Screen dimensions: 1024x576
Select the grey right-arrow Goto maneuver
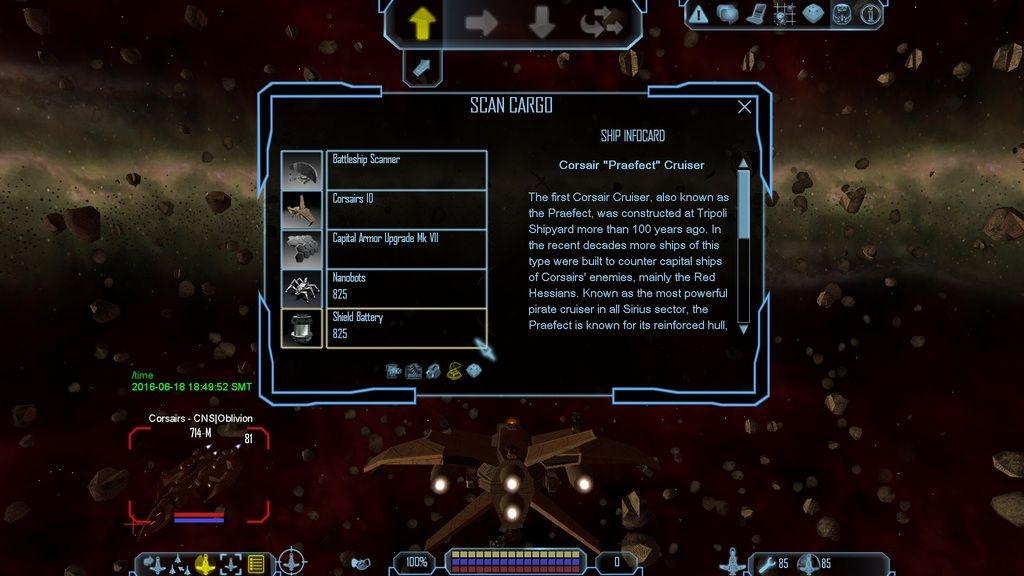click(x=481, y=22)
